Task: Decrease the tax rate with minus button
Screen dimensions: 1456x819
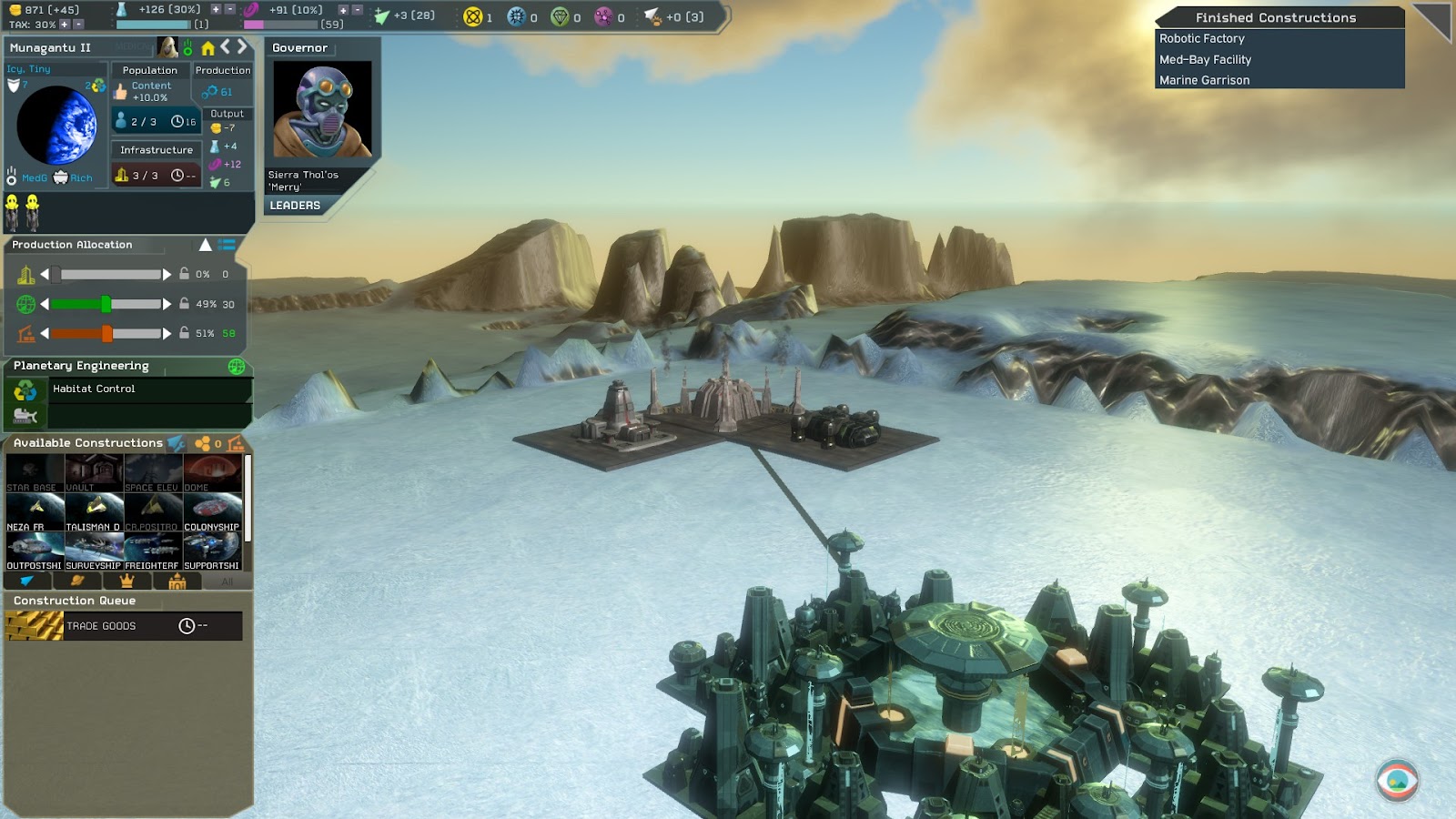Action: (78, 25)
